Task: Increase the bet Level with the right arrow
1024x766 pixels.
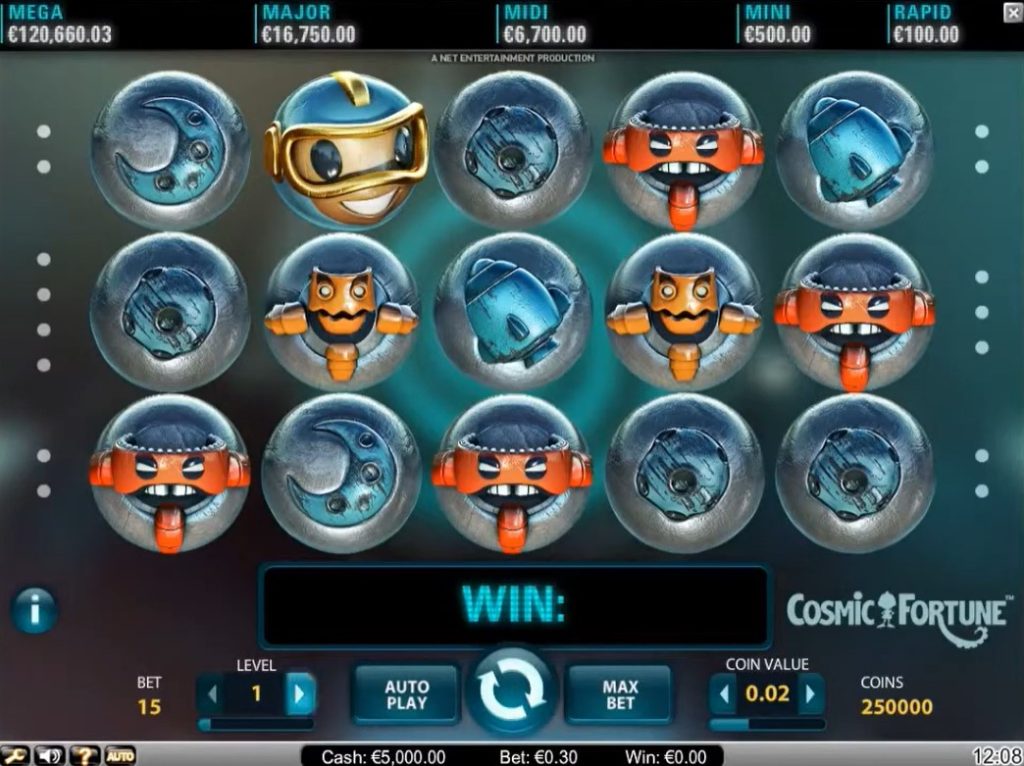Action: pyautogui.click(x=301, y=694)
